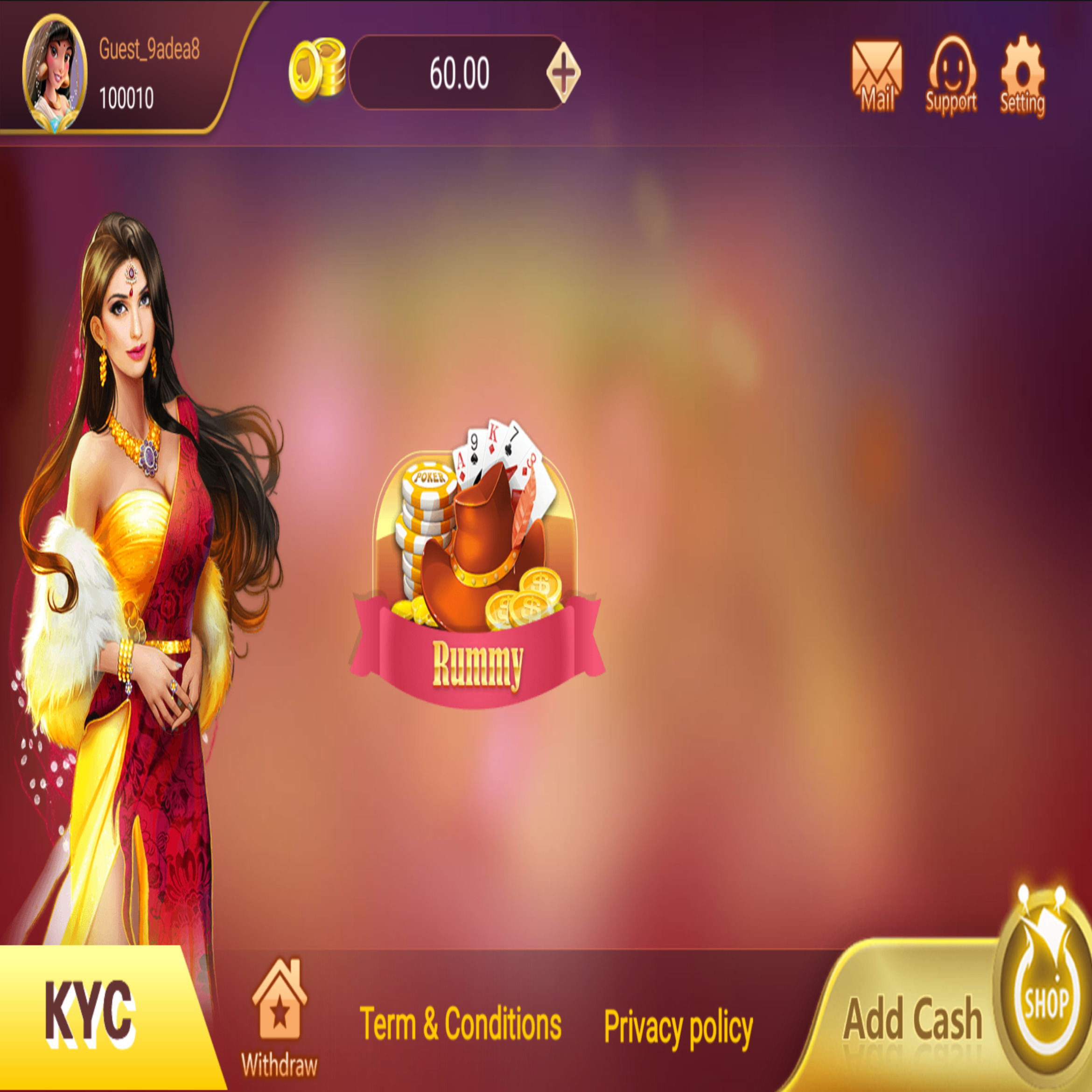The image size is (1092, 1092).
Task: Read the Term & Conditions
Action: 461,1023
